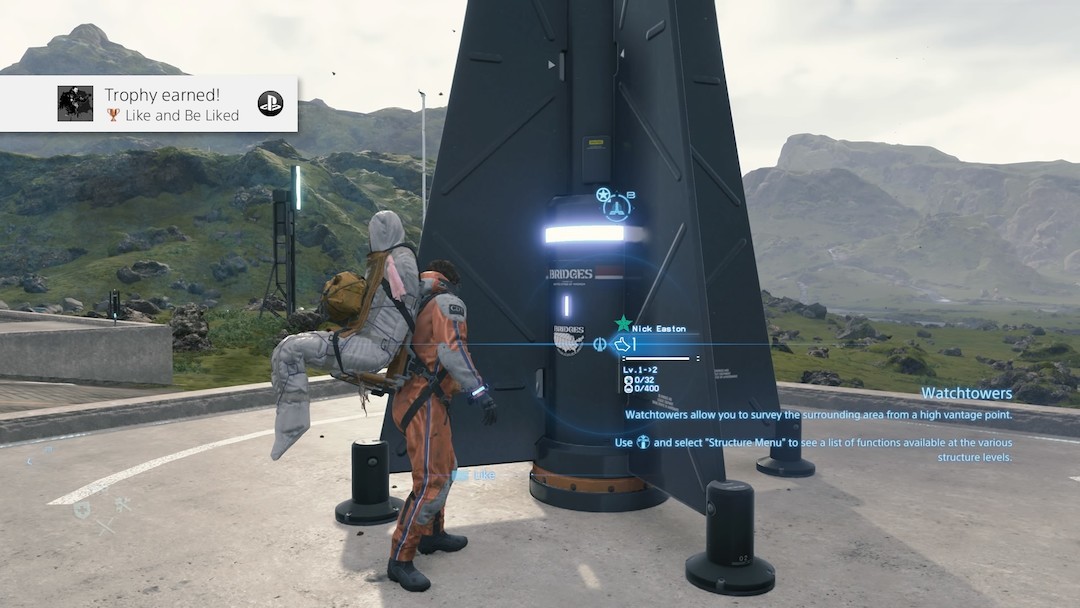This screenshot has height=608, width=1080.
Task: Click the trophy thumbnail in the notification
Action: pyautogui.click(x=75, y=103)
